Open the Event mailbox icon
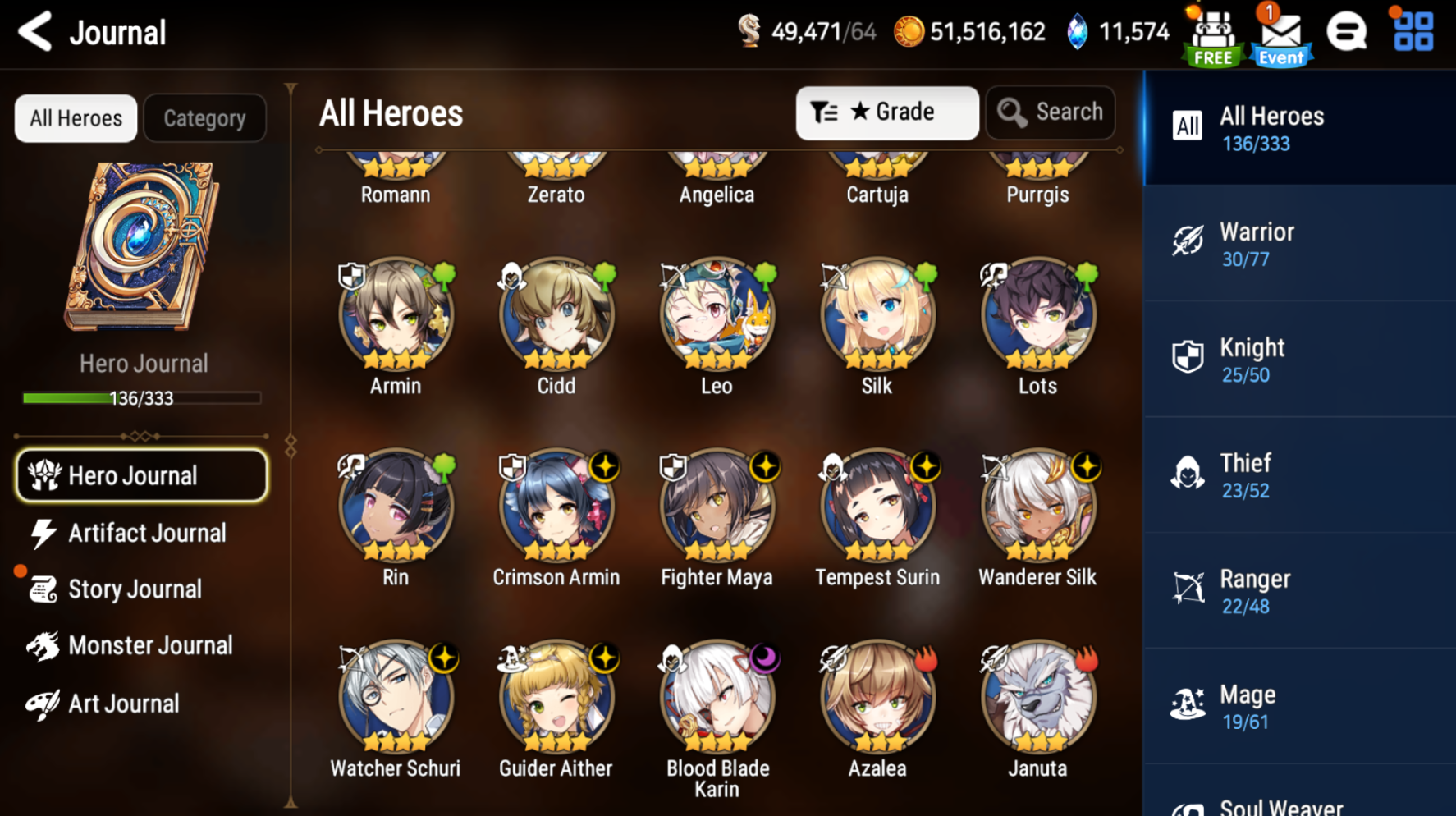Viewport: 1456px width, 816px height. pos(1280,34)
